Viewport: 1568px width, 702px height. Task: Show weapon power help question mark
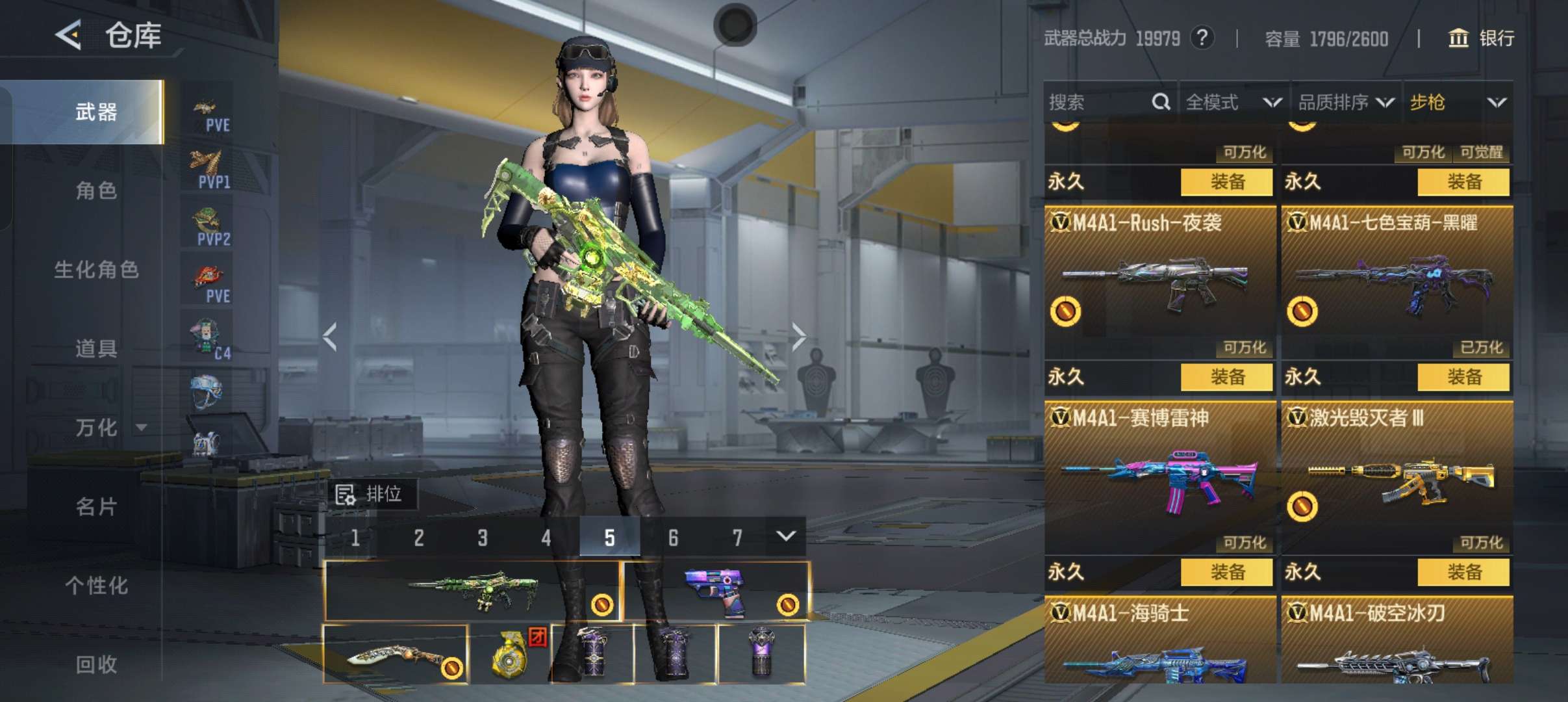pyautogui.click(x=1202, y=38)
